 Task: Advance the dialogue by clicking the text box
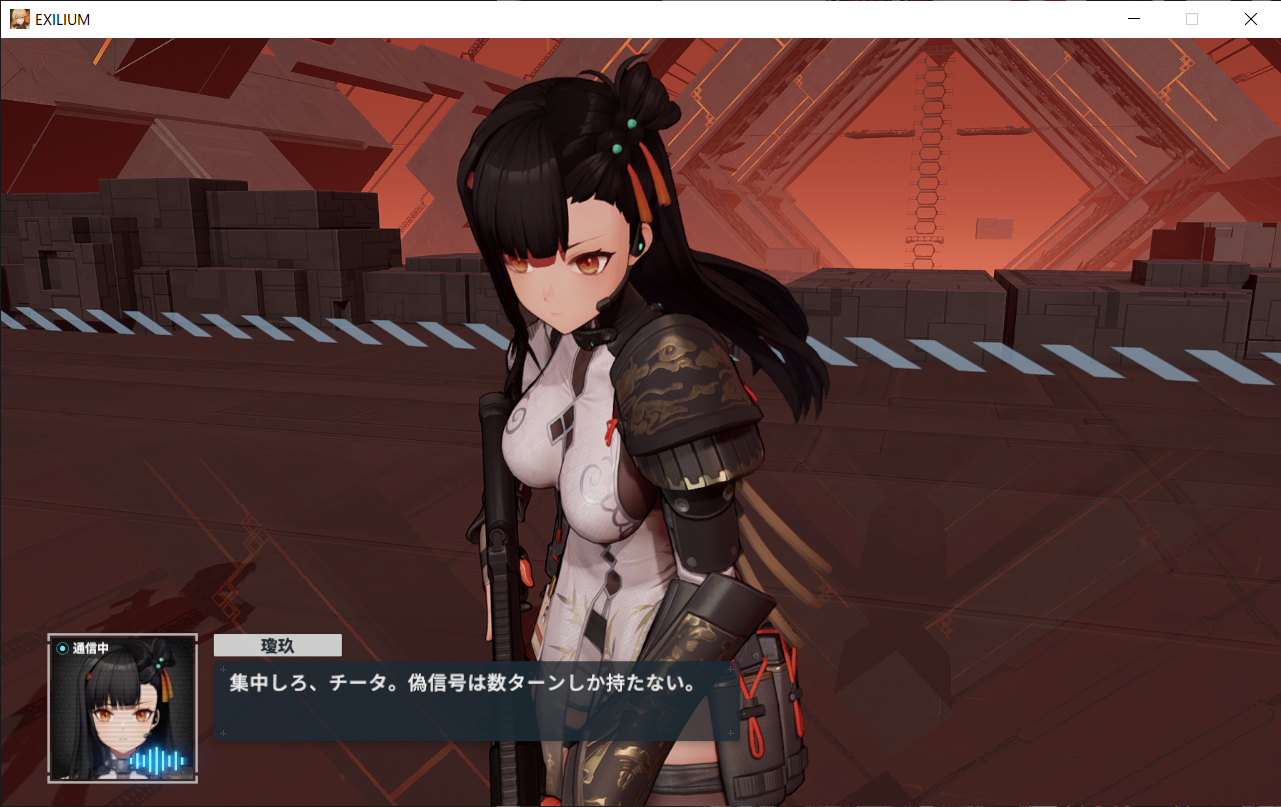coord(476,700)
